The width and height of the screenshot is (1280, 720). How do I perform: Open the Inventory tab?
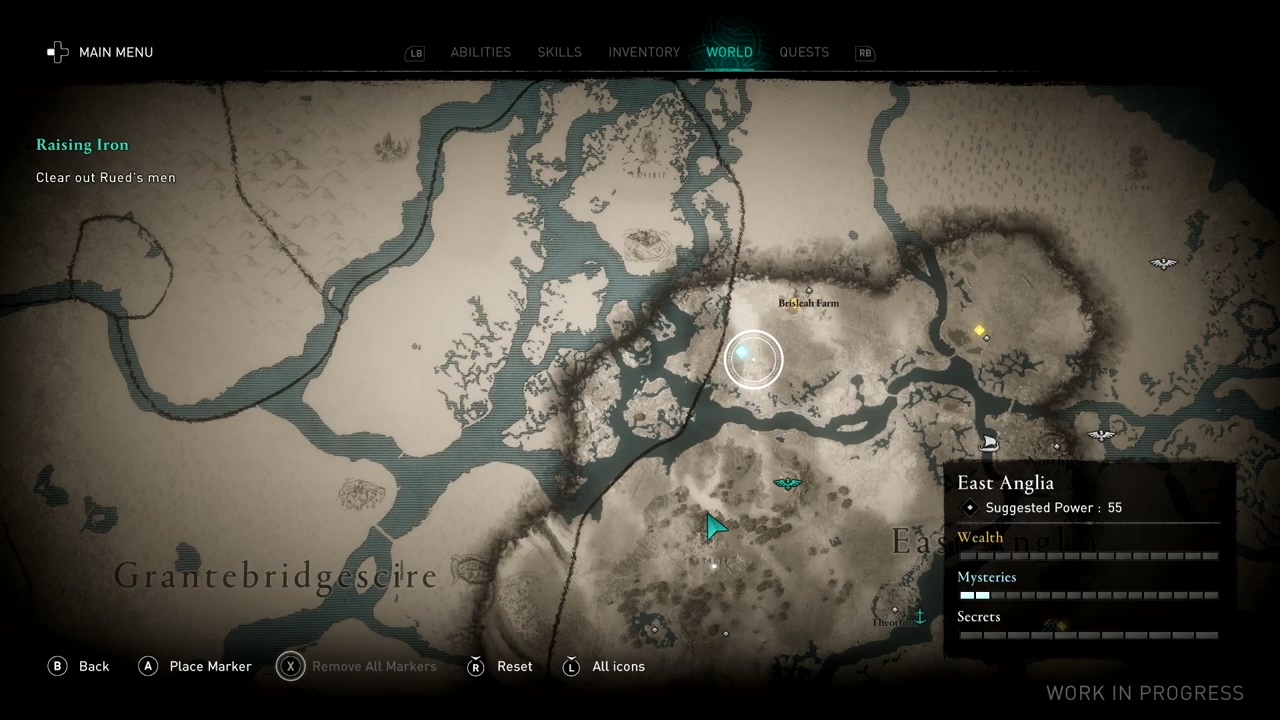pyautogui.click(x=644, y=52)
